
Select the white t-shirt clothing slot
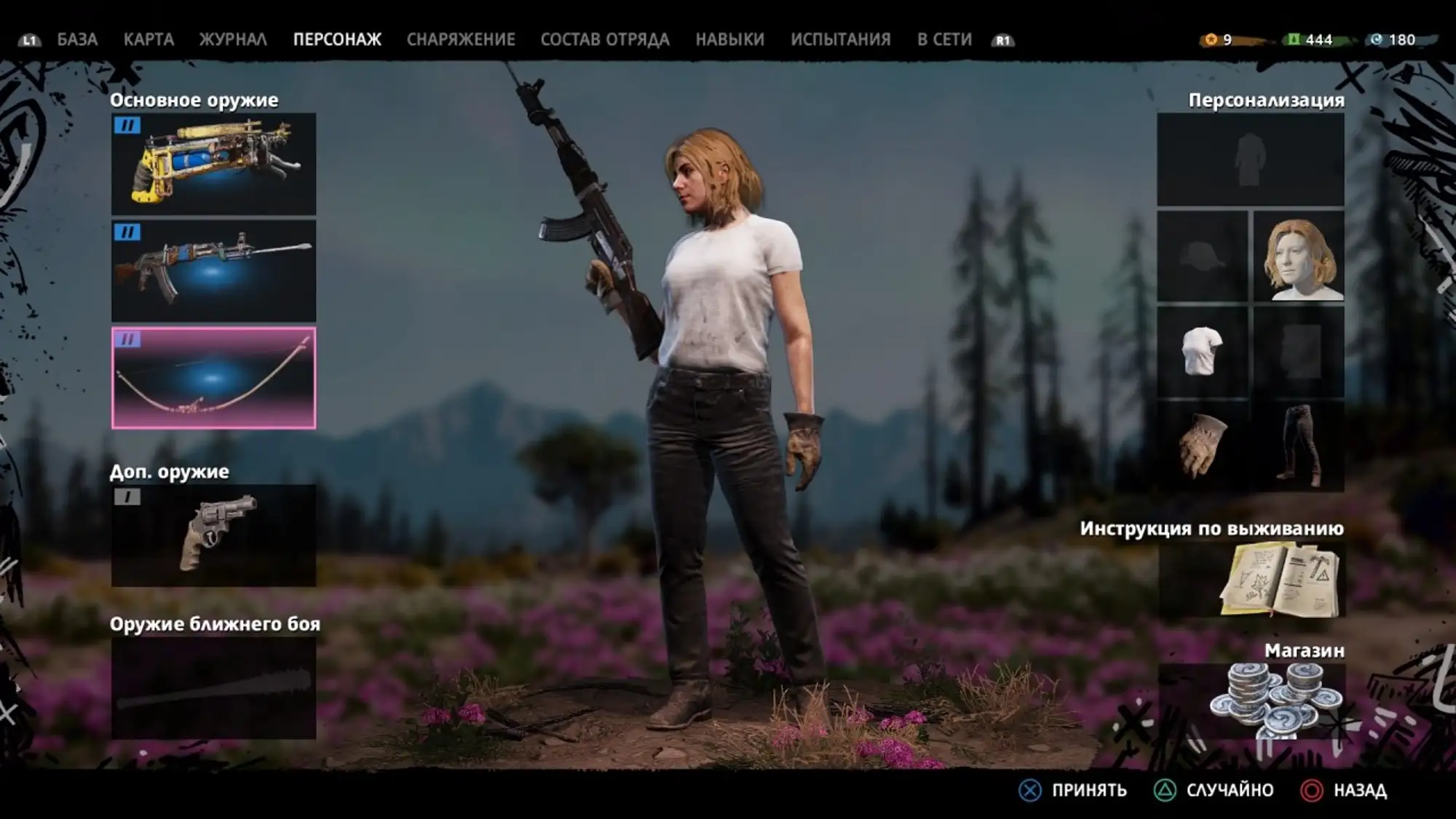(x=1203, y=351)
